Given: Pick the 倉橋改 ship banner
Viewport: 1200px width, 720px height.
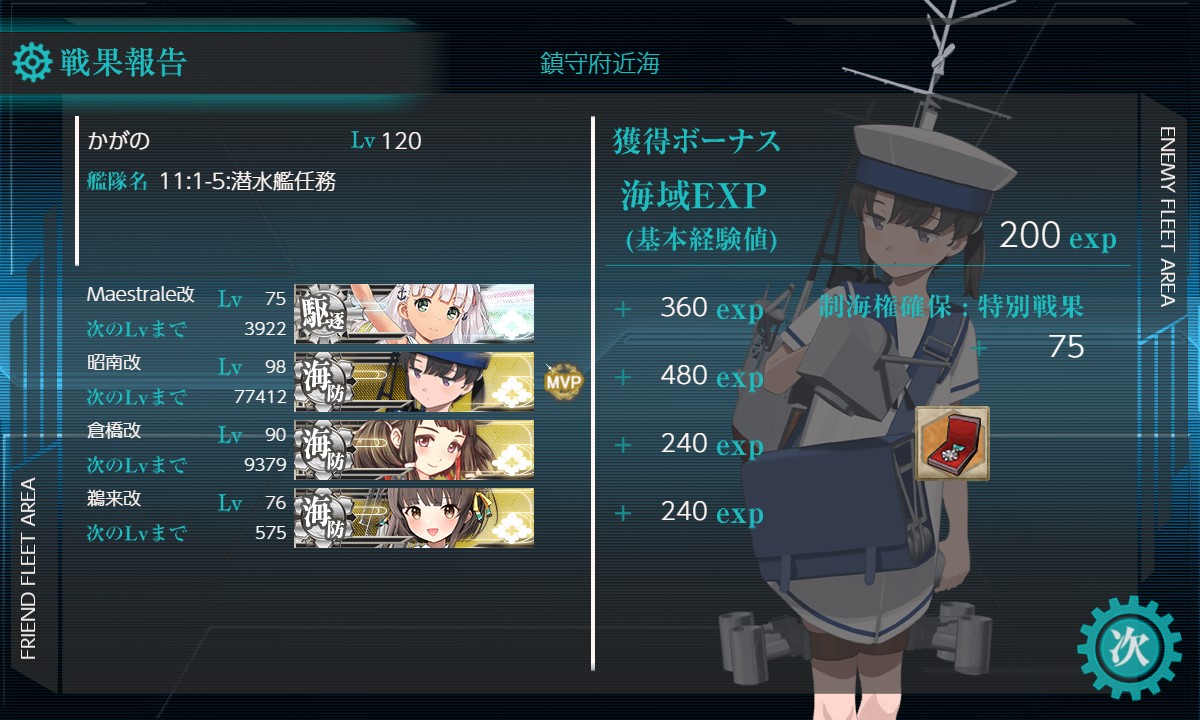Looking at the screenshot, I should point(414,449).
